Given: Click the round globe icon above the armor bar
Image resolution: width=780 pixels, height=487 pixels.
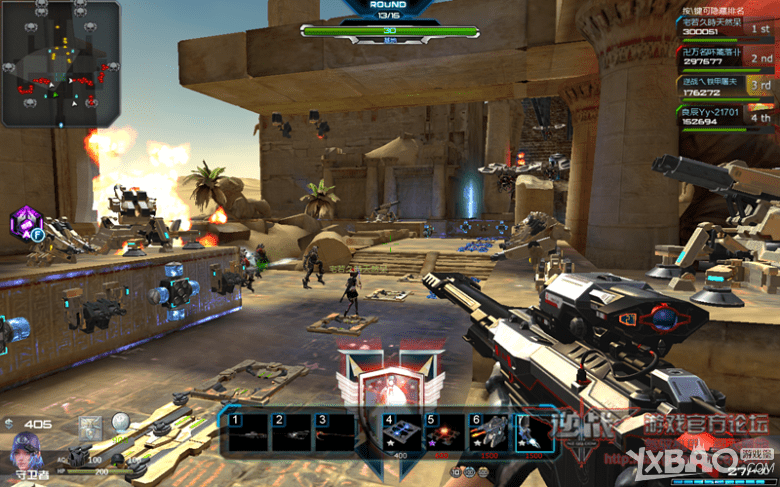Looking at the screenshot, I should point(121,423).
